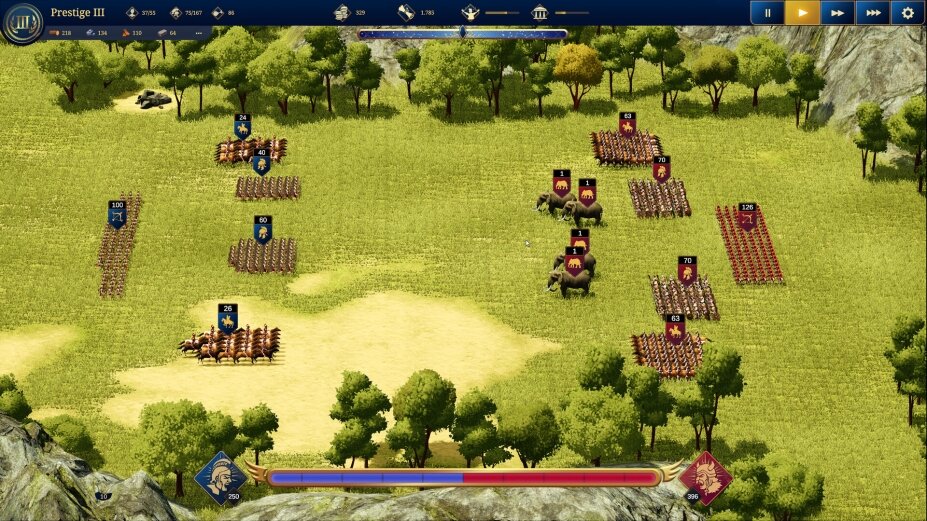Select the triple-arrow fastest speed
The image size is (927, 521).
873,13
